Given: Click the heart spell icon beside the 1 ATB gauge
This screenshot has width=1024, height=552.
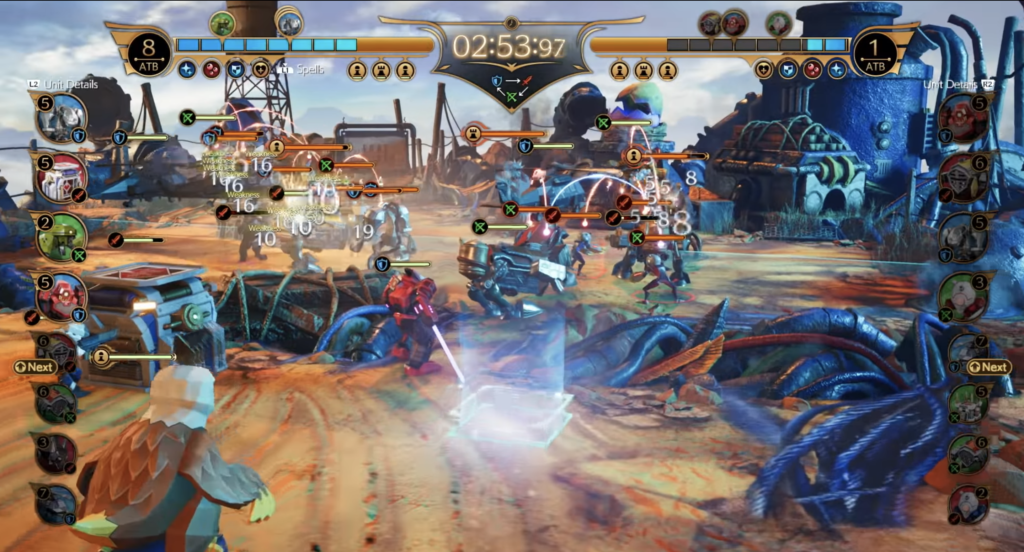Looking at the screenshot, I should pyautogui.click(x=765, y=70).
